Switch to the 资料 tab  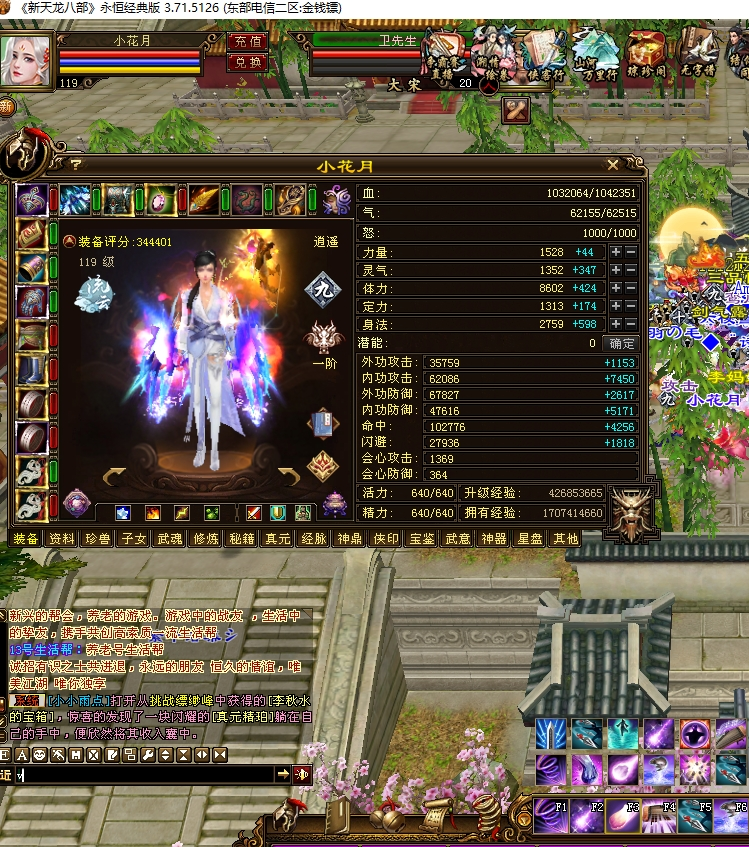coord(62,539)
